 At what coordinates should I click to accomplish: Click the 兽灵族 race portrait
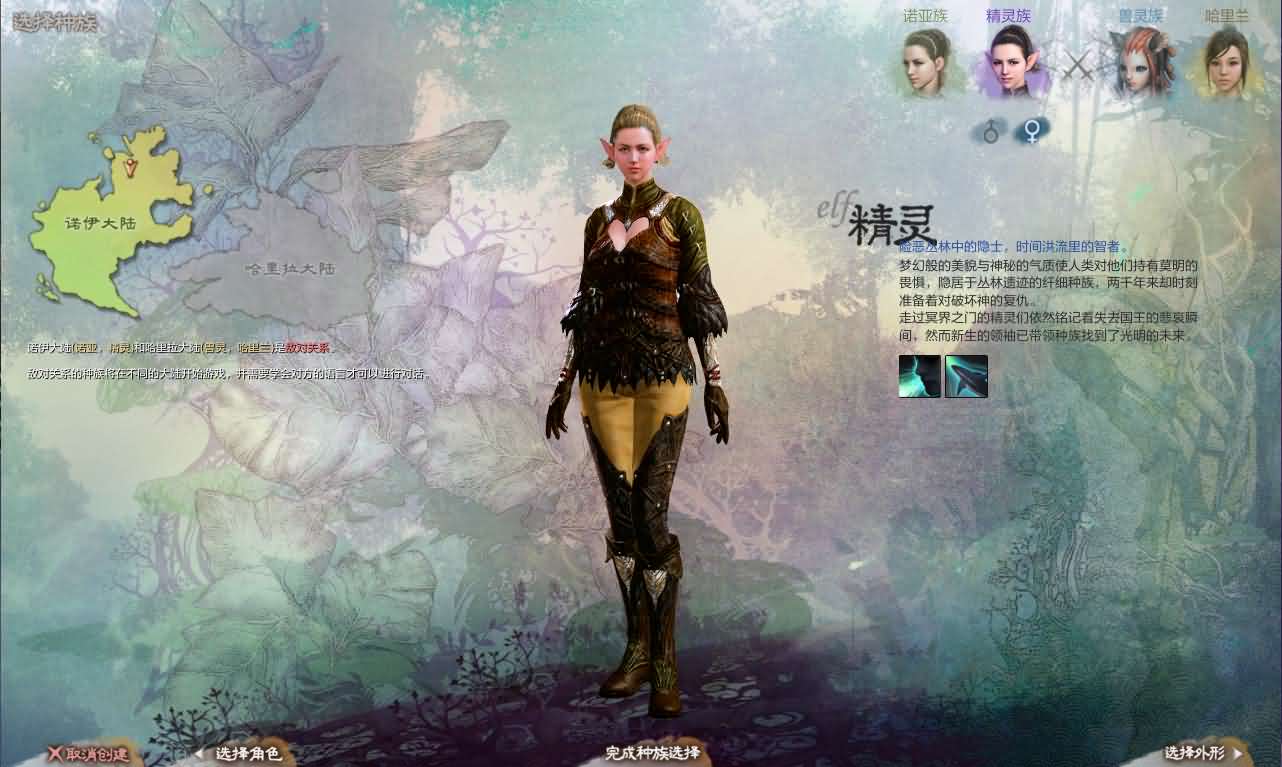coord(1141,62)
